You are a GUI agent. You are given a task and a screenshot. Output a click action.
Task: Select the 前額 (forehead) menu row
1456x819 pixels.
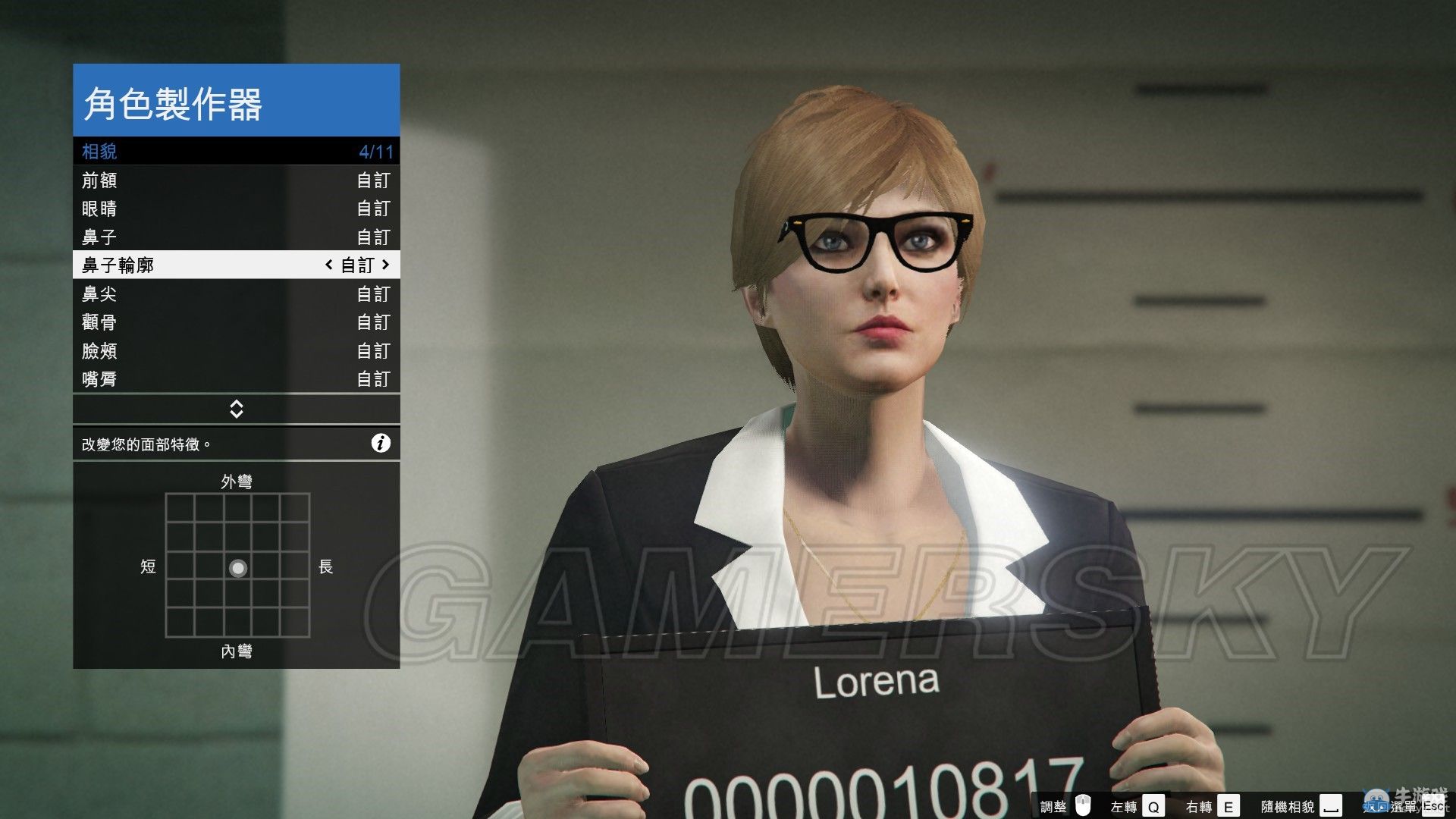coord(236,180)
